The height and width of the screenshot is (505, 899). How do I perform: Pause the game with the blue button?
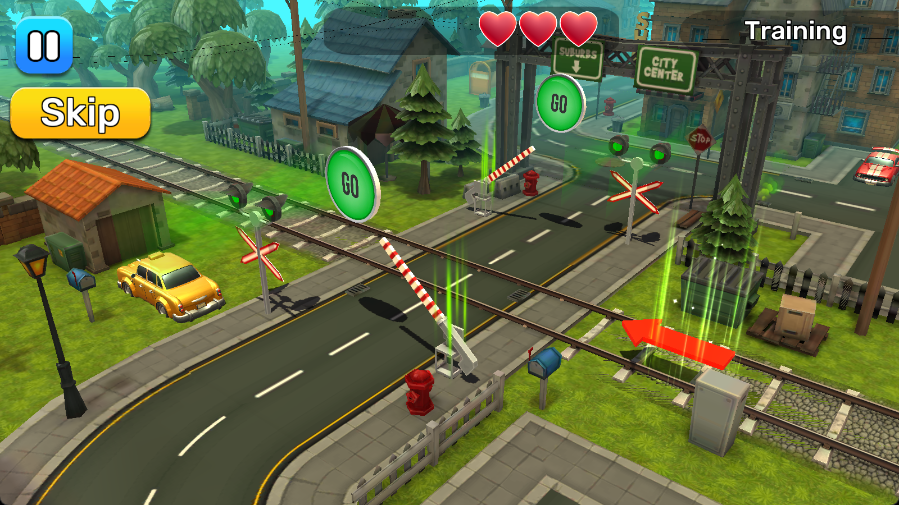(x=44, y=45)
